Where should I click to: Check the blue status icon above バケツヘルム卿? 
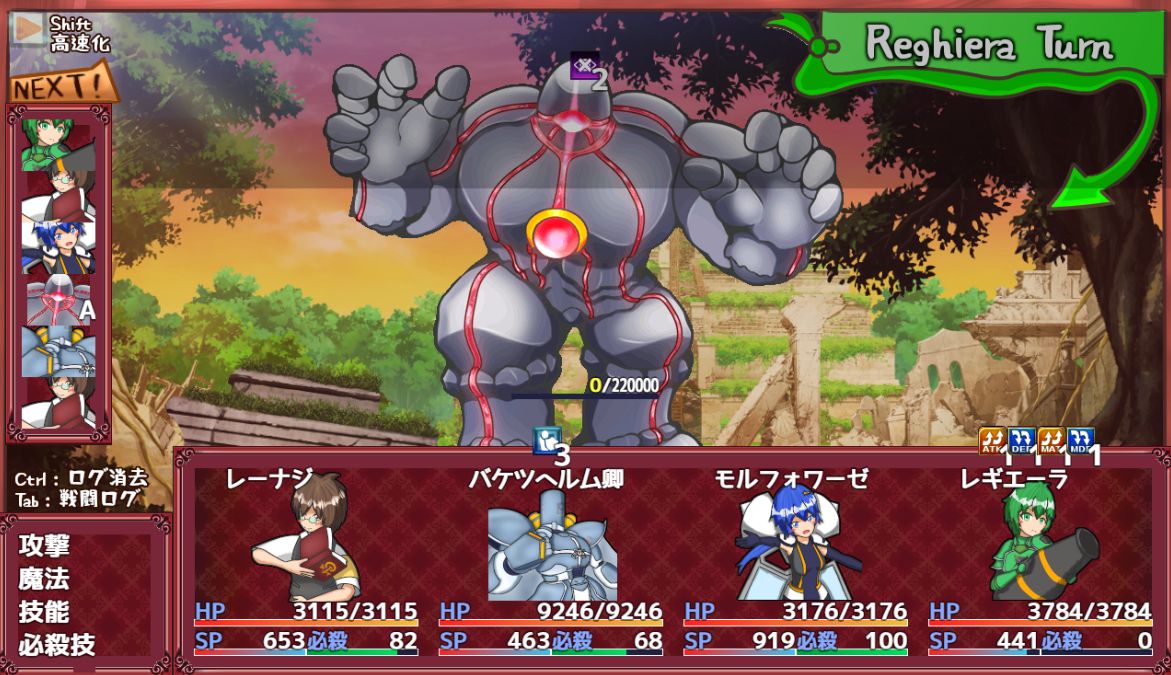(x=546, y=440)
